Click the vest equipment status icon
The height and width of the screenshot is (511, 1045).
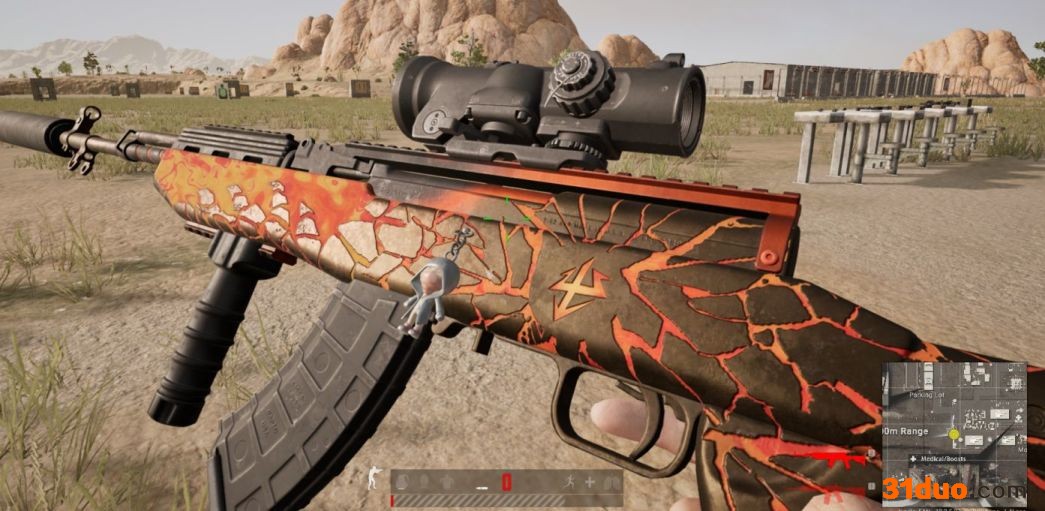tap(447, 482)
